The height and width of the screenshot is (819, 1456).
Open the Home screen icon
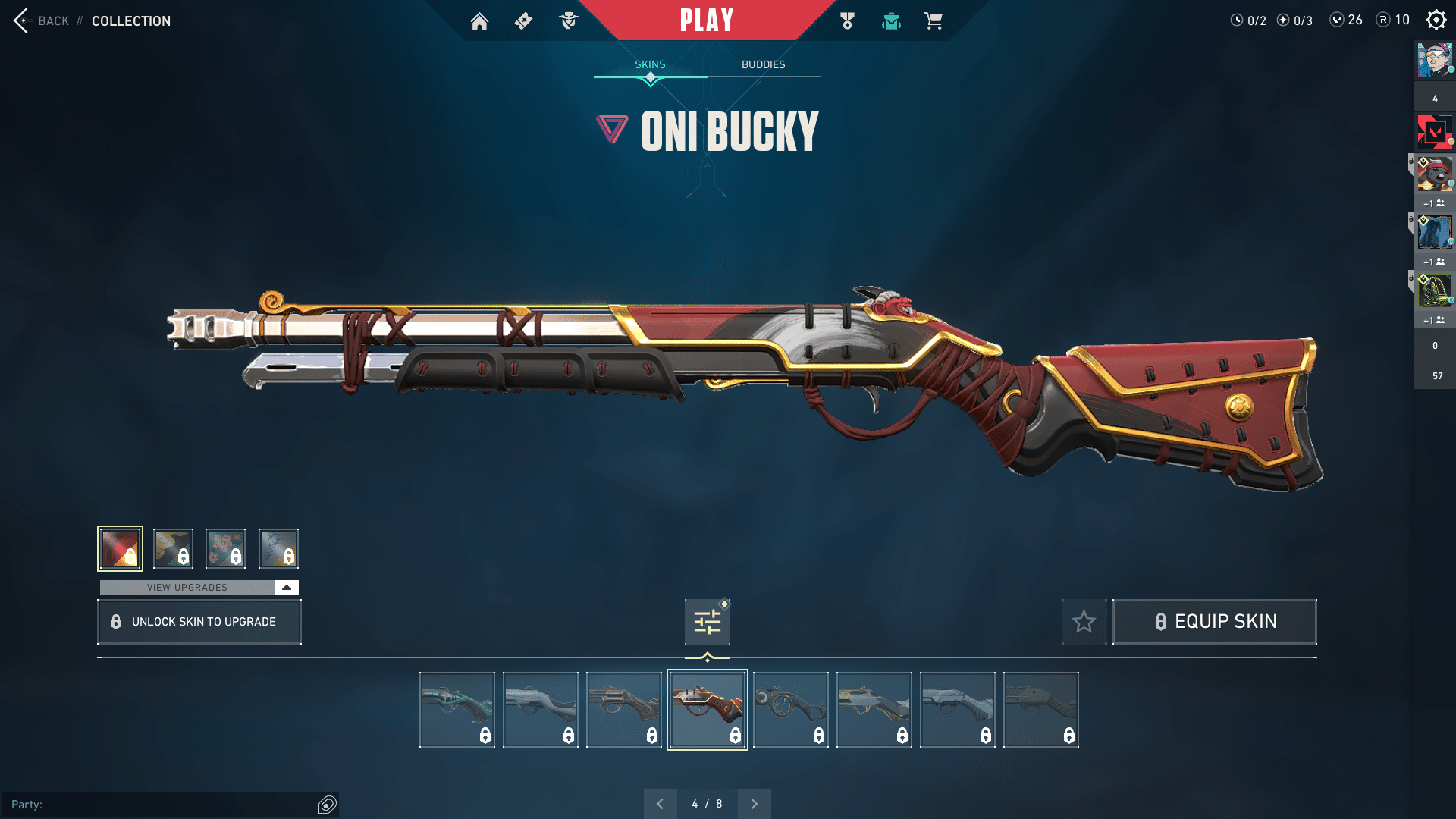(x=479, y=21)
